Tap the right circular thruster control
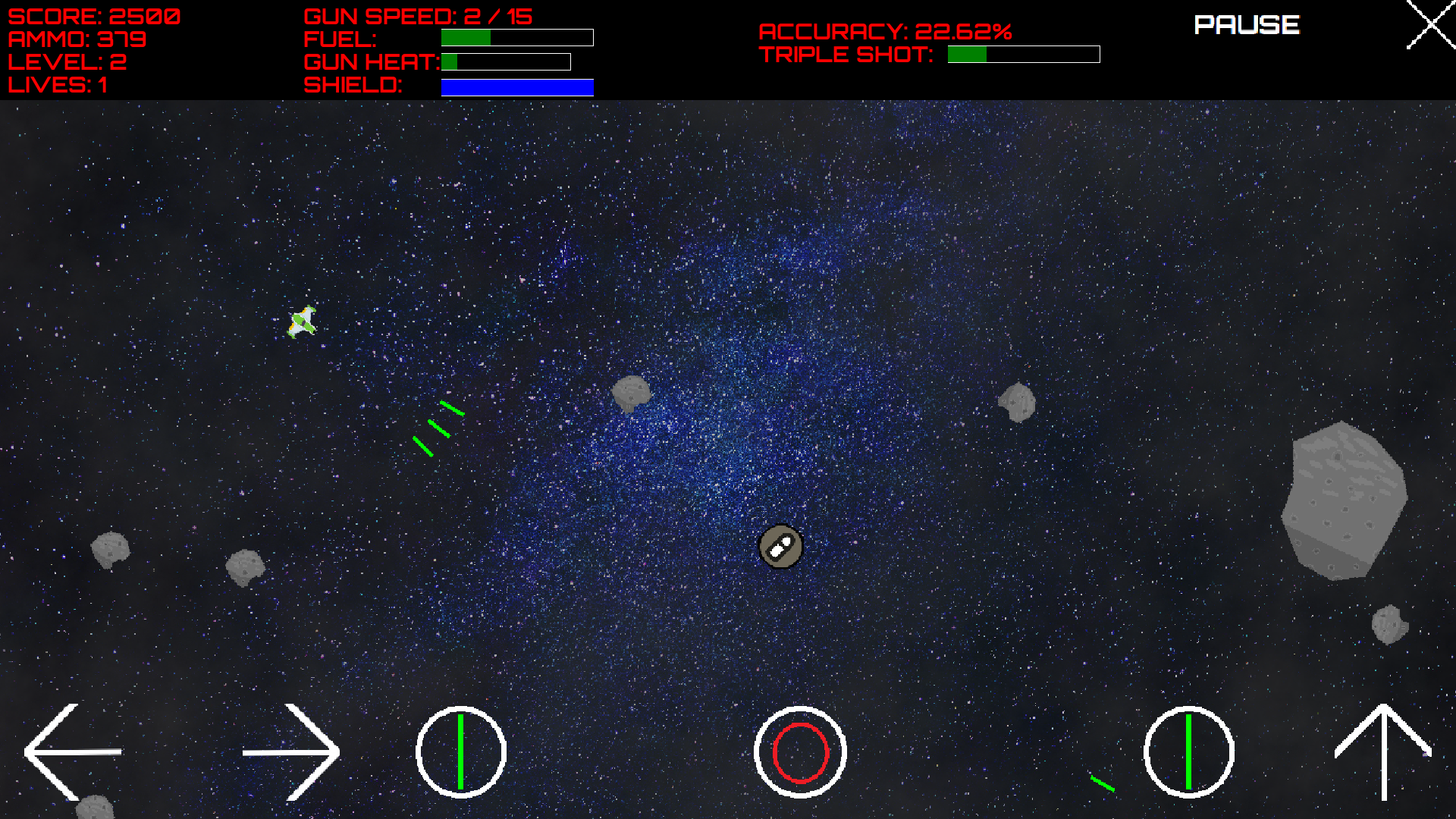1456x819 pixels. [x=1188, y=752]
